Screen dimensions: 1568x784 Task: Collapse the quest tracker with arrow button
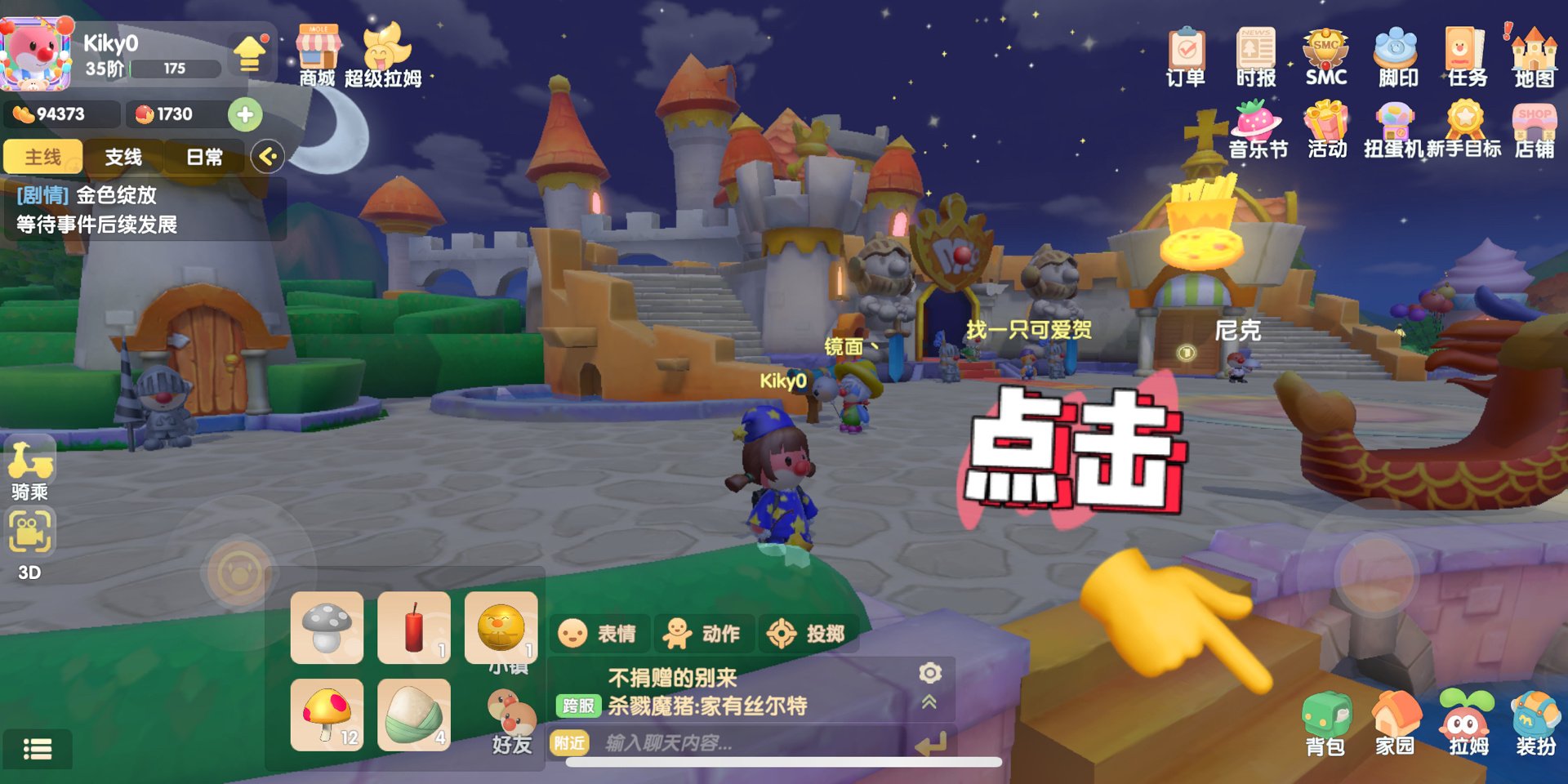click(267, 156)
